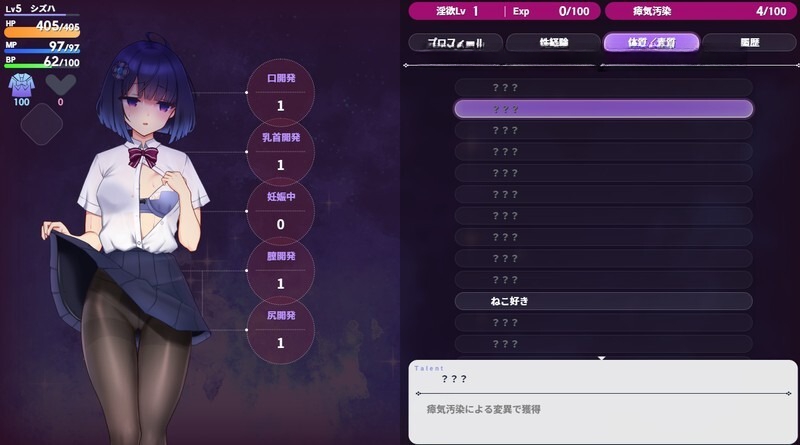Select the 膣開発 stat circle
Image resolution: width=800 pixels, height=445 pixels.
pyautogui.click(x=280, y=270)
